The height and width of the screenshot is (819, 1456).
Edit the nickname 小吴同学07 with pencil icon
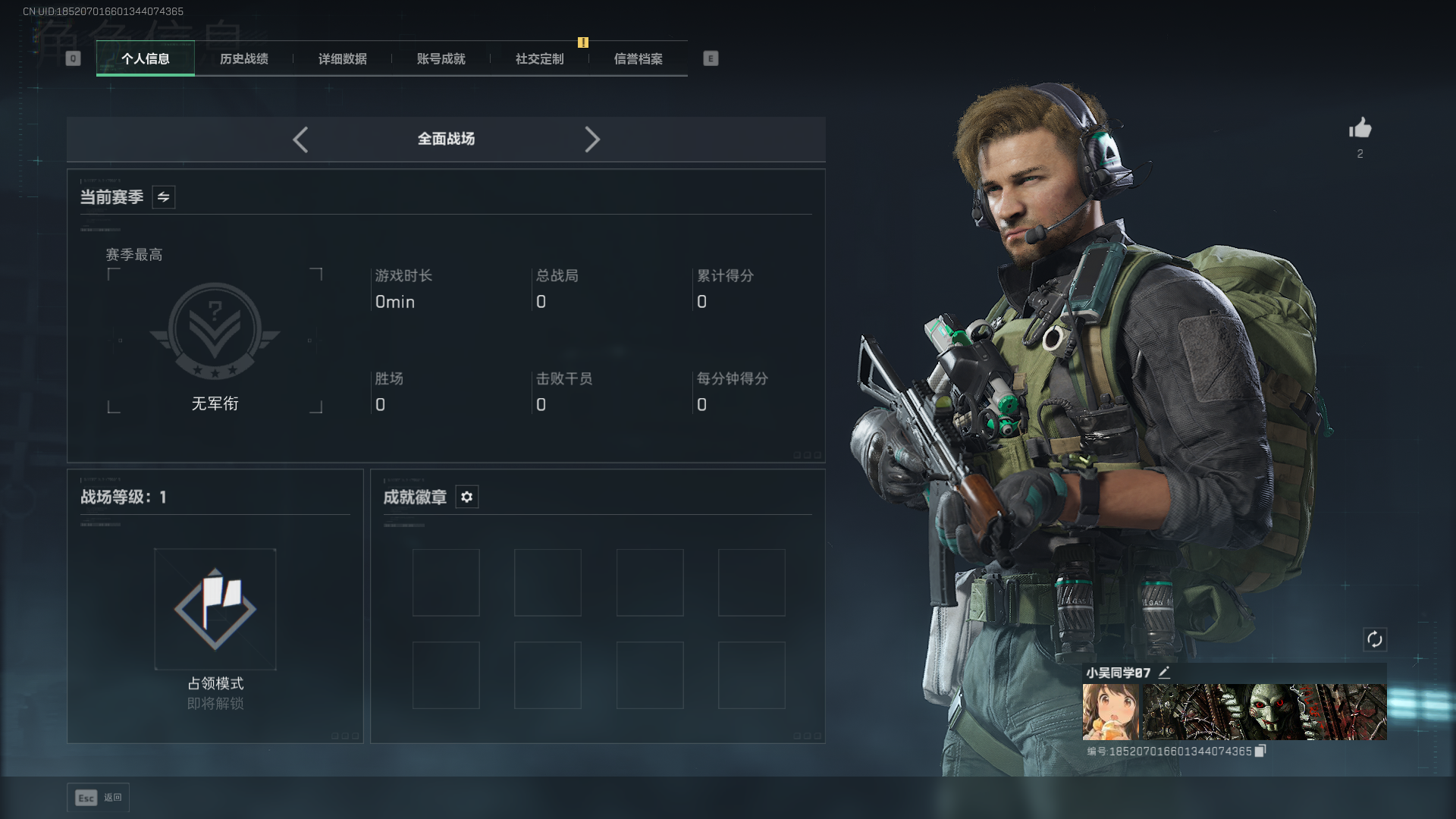pyautogui.click(x=1164, y=672)
